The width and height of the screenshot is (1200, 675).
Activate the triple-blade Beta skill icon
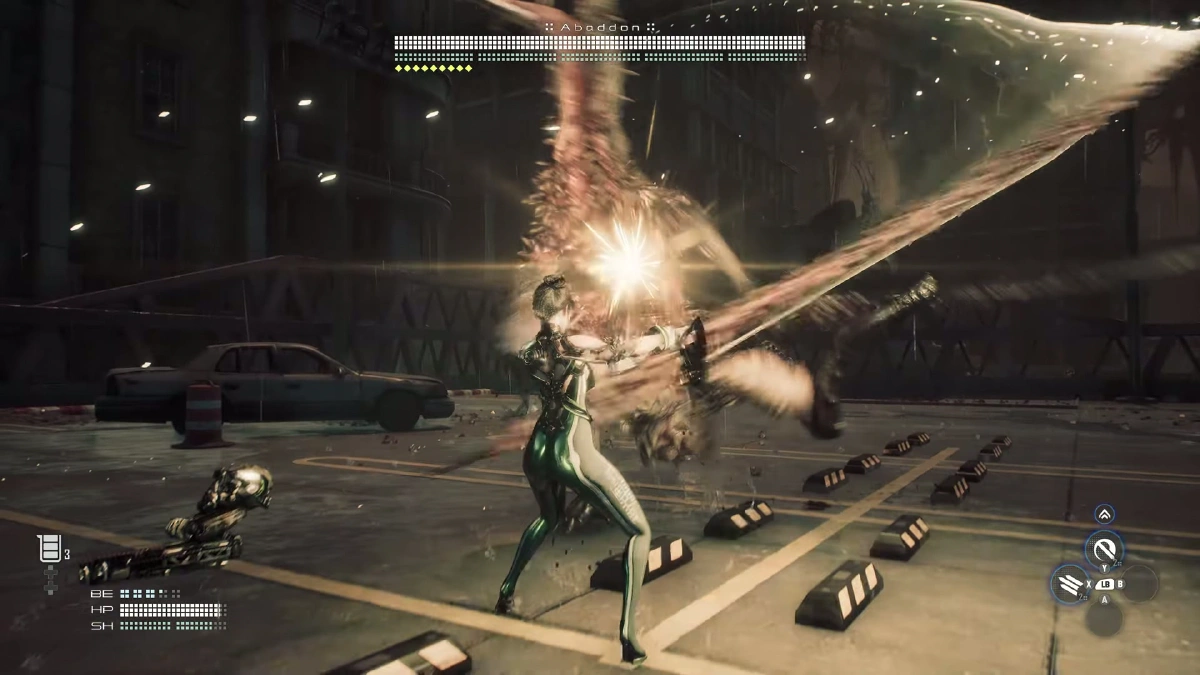pyautogui.click(x=1070, y=583)
